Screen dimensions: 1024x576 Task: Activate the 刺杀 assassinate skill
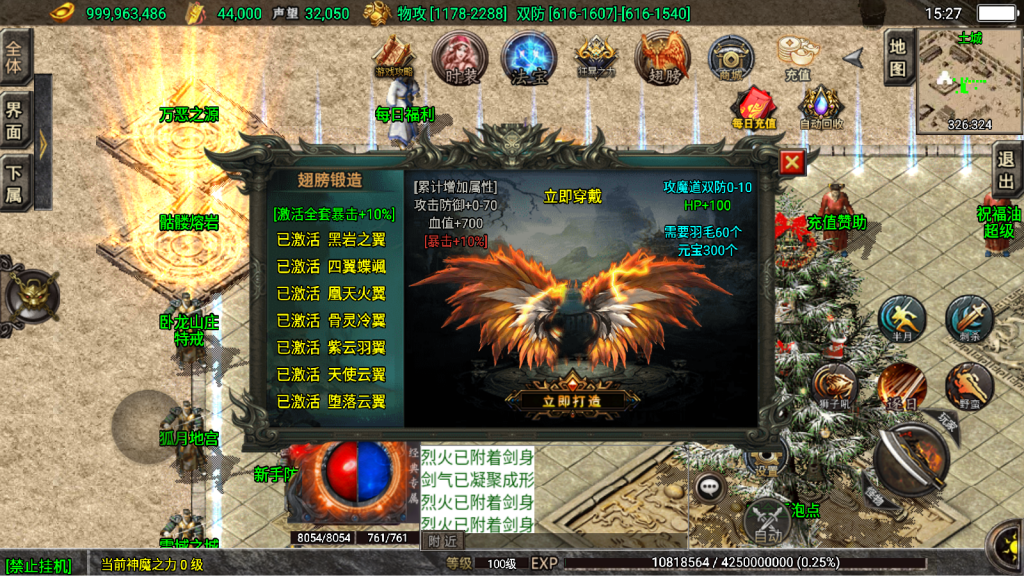click(x=968, y=320)
